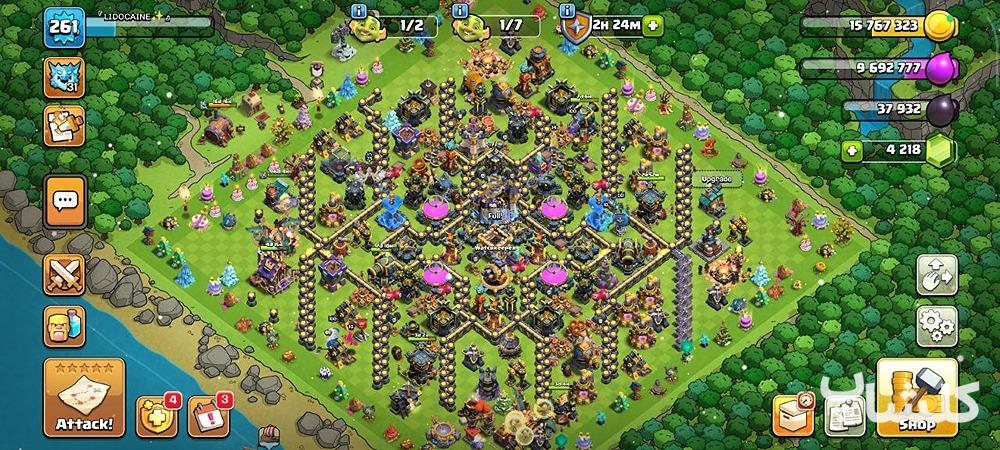
Task: Show builder info next to 1/7
Action: click(461, 11)
